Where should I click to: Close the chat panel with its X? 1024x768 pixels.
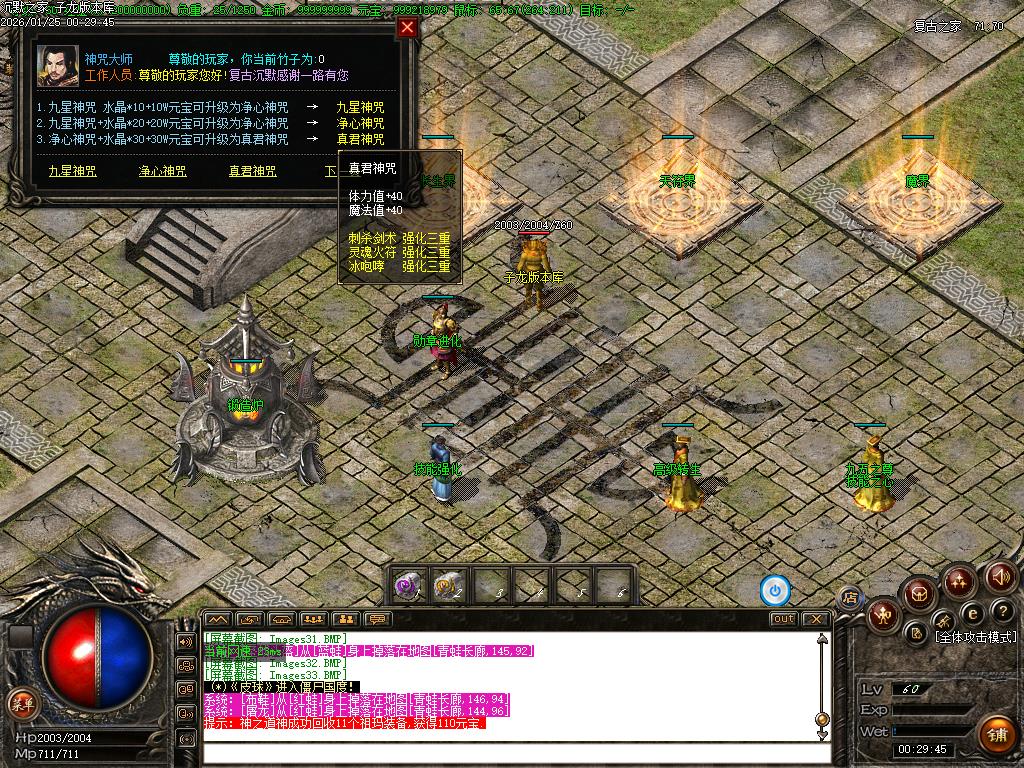(x=816, y=619)
